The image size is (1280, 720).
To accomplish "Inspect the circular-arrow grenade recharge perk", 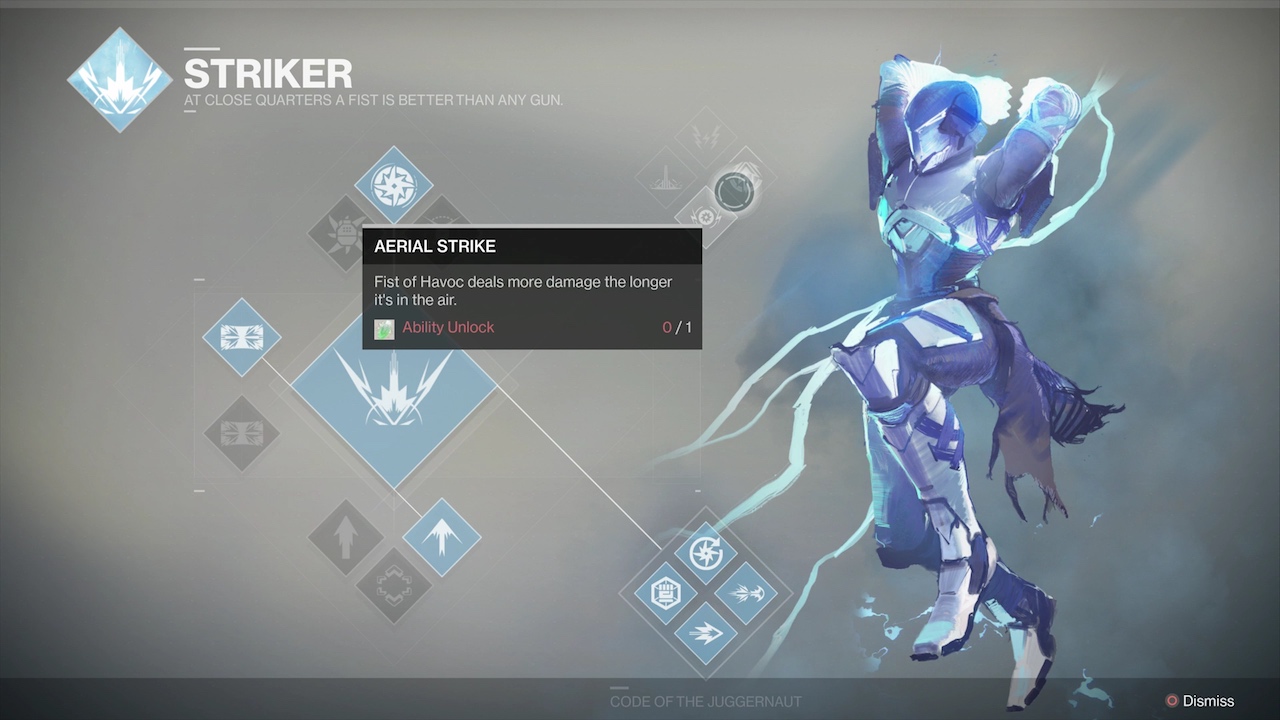I will click(x=705, y=553).
